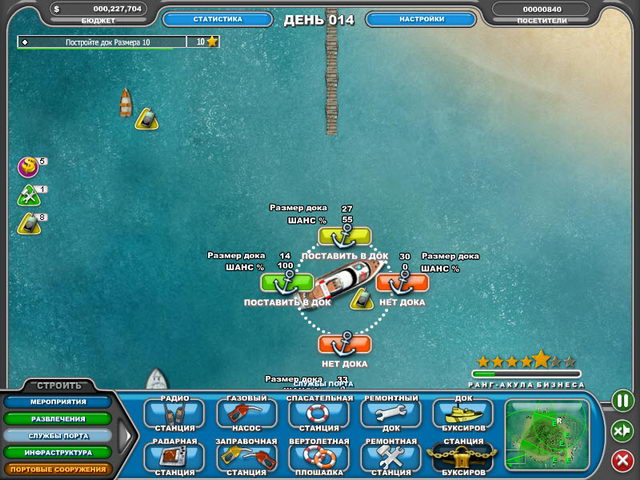Select the Портовые сооружения category
This screenshot has height=480, width=640.
[57, 467]
